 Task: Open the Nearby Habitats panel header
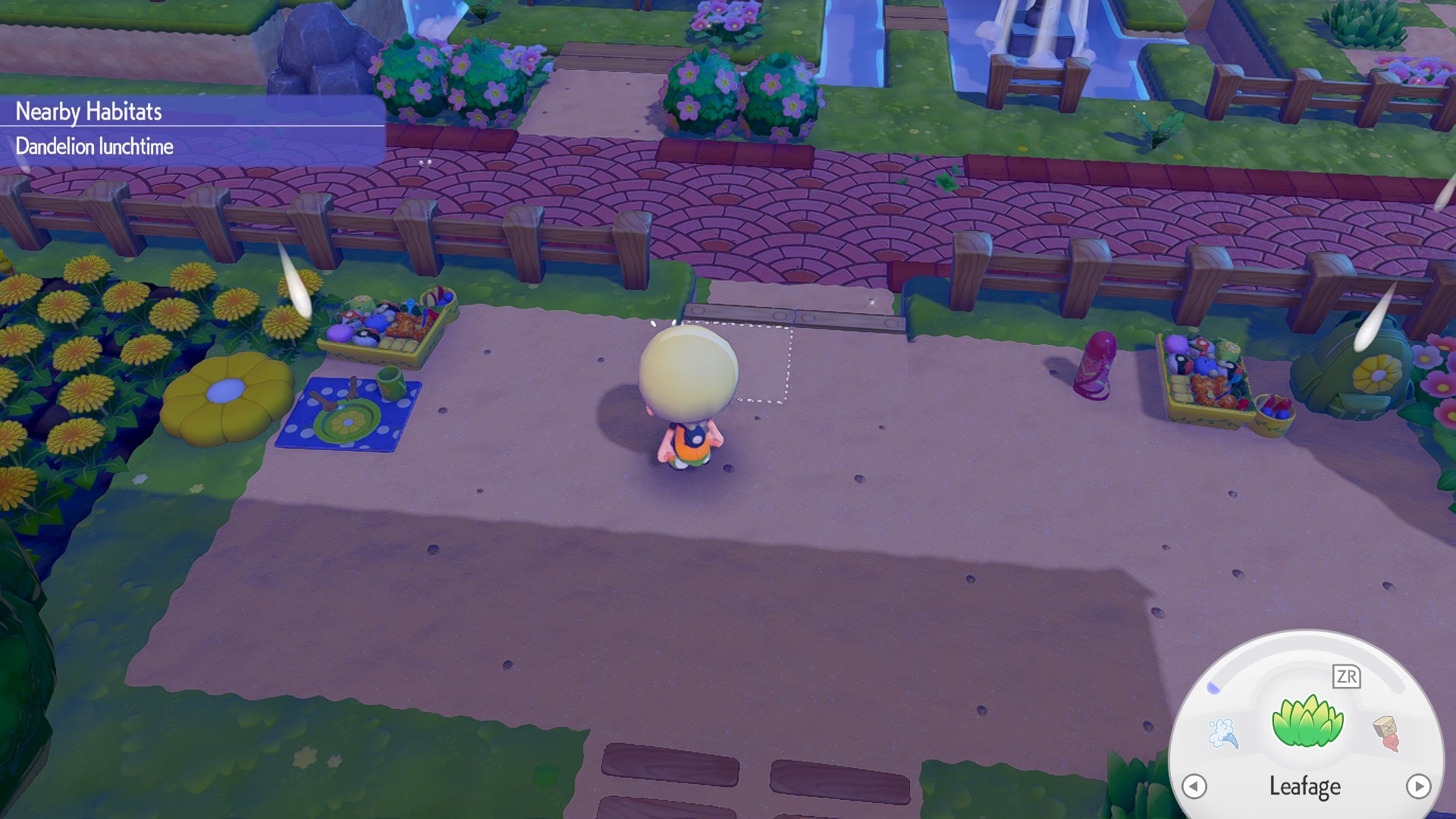pos(89,111)
